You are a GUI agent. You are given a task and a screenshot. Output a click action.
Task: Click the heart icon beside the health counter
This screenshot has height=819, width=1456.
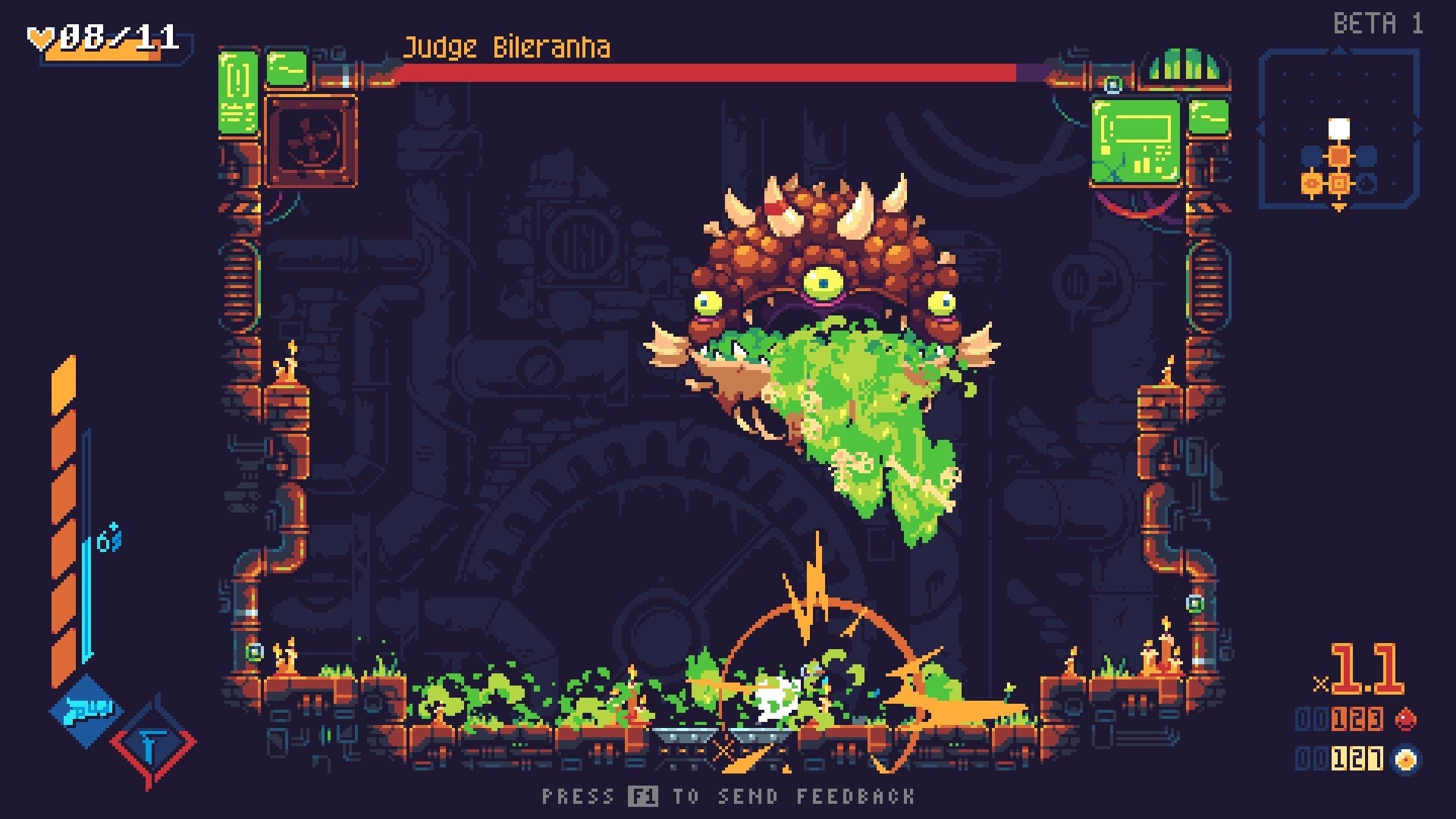click(42, 34)
